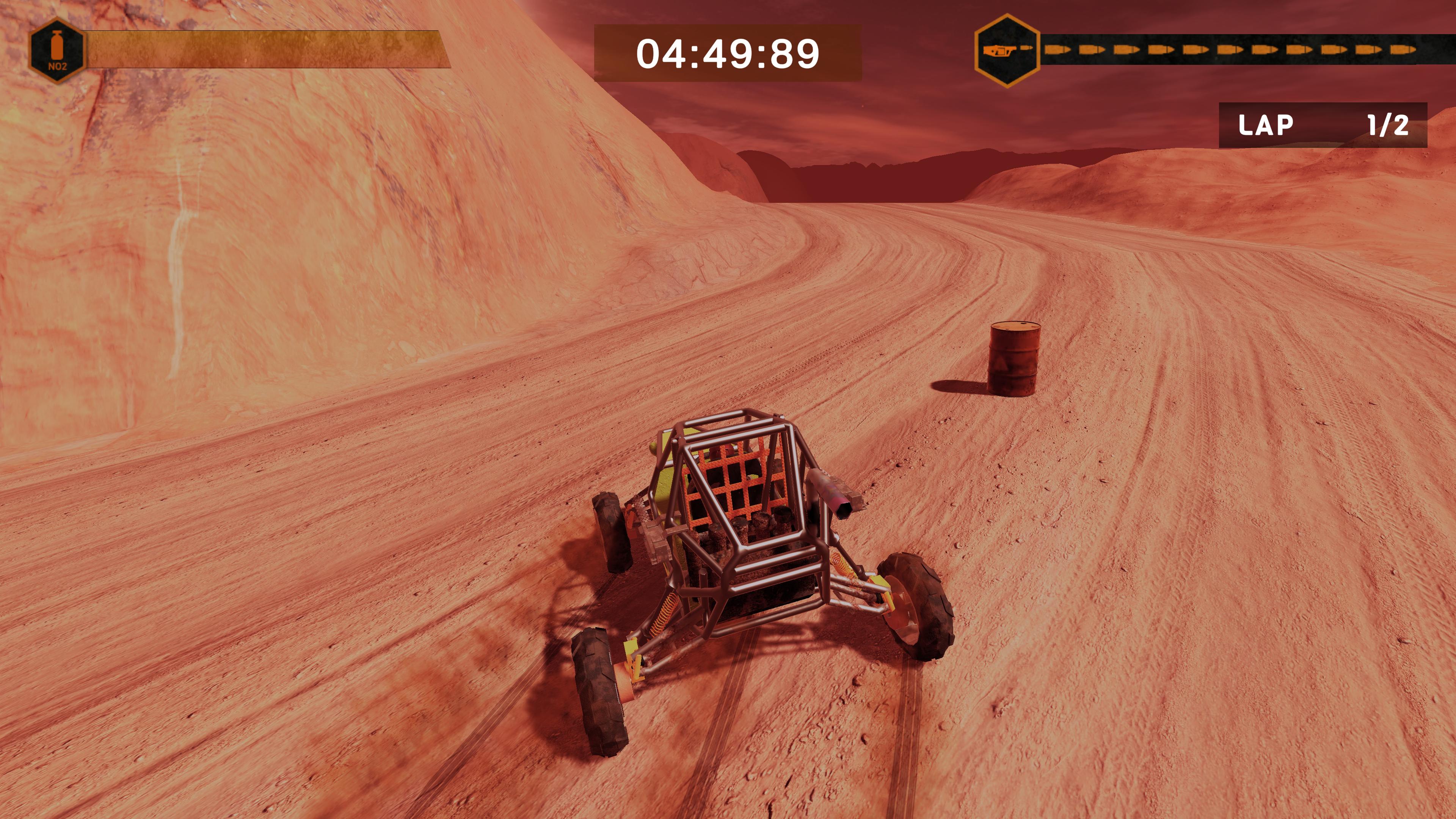The height and width of the screenshot is (819, 1456).
Task: Select the first bullet icon in ammo strip
Action: pos(1057,49)
